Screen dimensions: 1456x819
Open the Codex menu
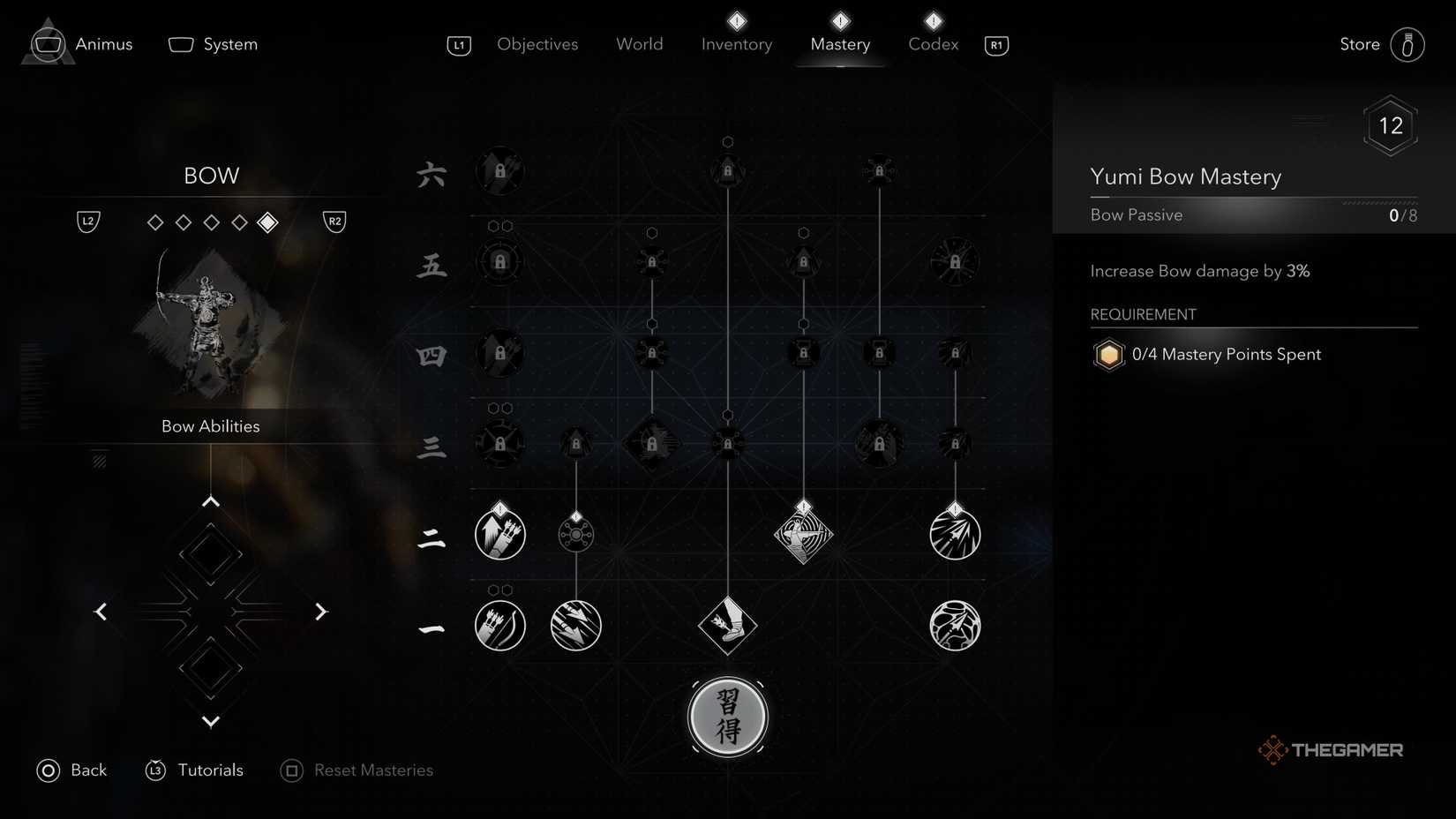click(x=932, y=44)
